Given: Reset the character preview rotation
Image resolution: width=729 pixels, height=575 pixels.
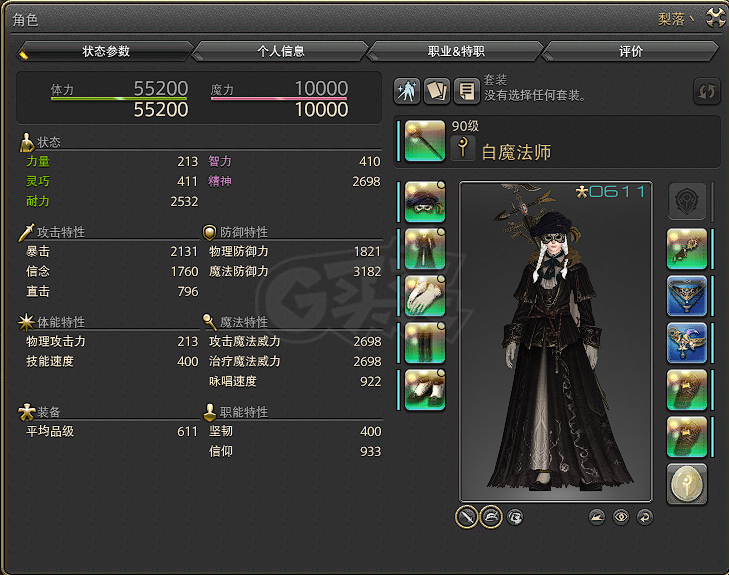Looking at the screenshot, I should click(645, 517).
